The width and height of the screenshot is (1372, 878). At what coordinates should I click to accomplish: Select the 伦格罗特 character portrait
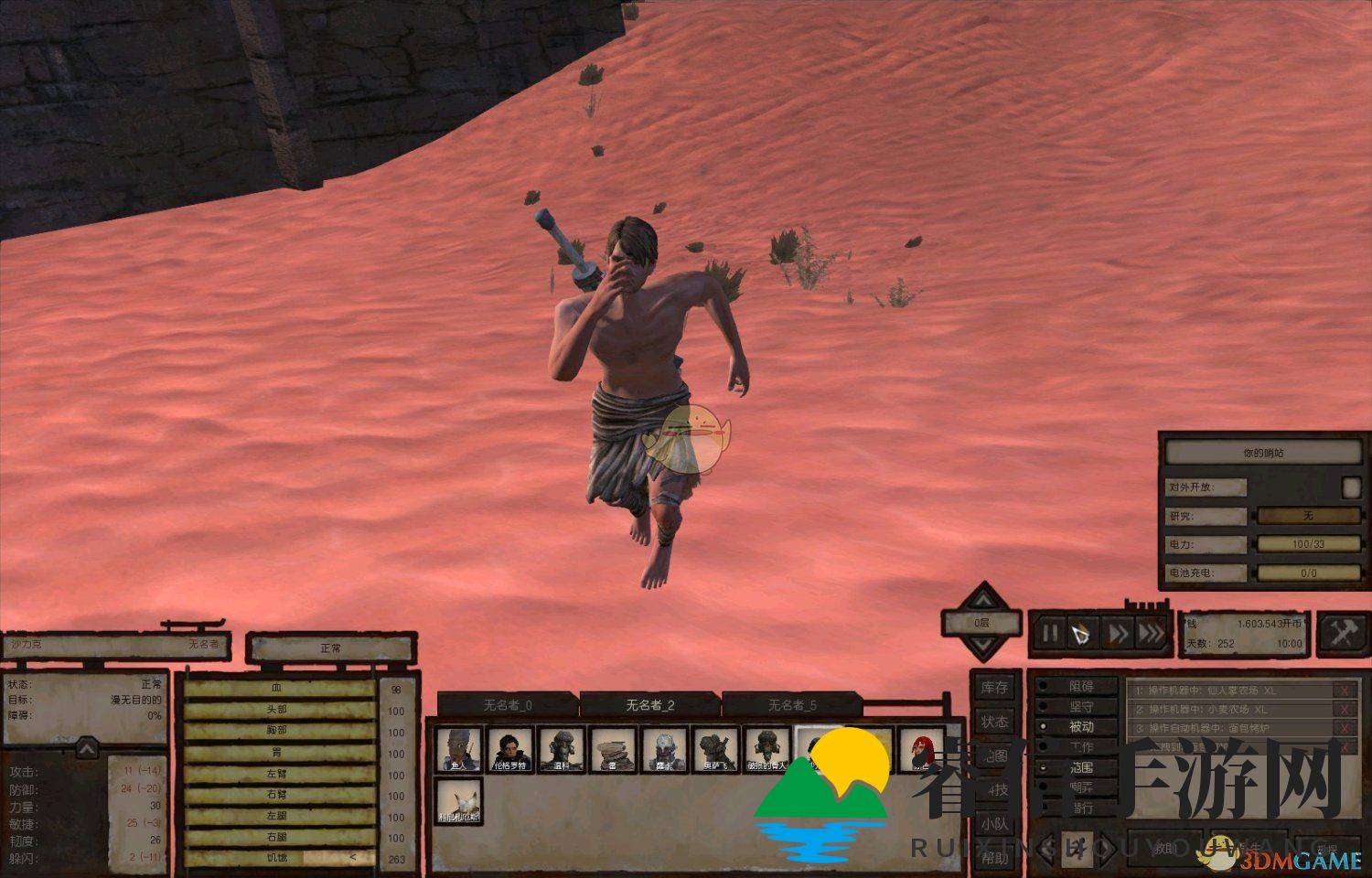509,750
